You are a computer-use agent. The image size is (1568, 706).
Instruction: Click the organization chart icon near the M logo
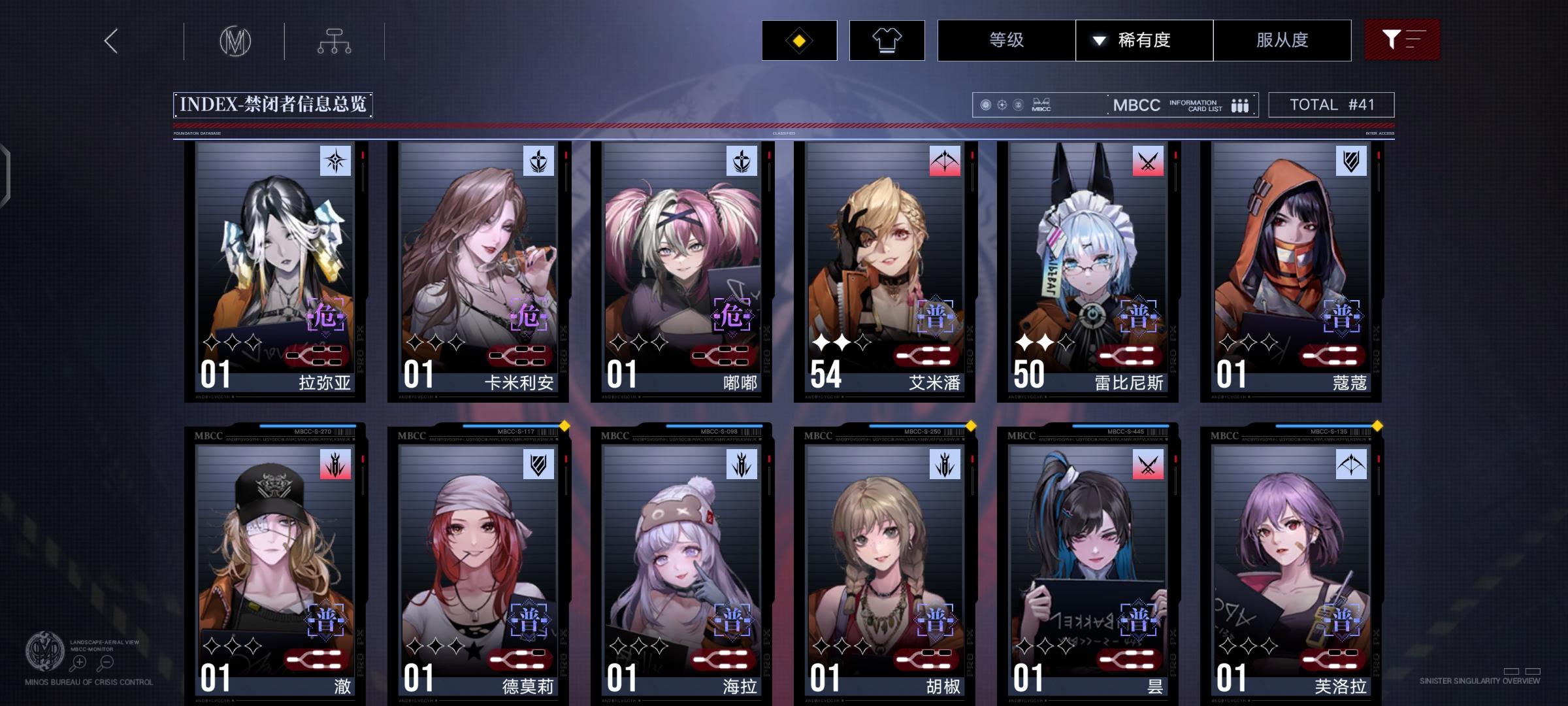[336, 40]
